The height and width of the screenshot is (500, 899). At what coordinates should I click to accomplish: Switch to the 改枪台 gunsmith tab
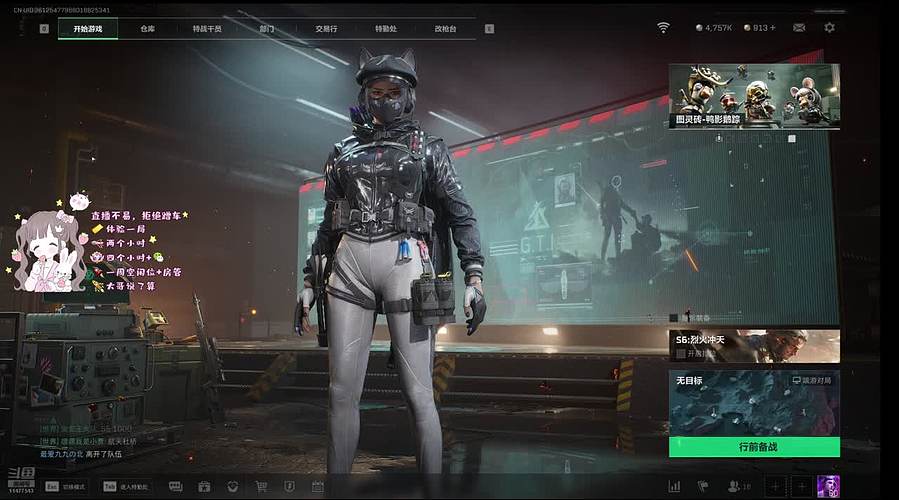[x=445, y=29]
